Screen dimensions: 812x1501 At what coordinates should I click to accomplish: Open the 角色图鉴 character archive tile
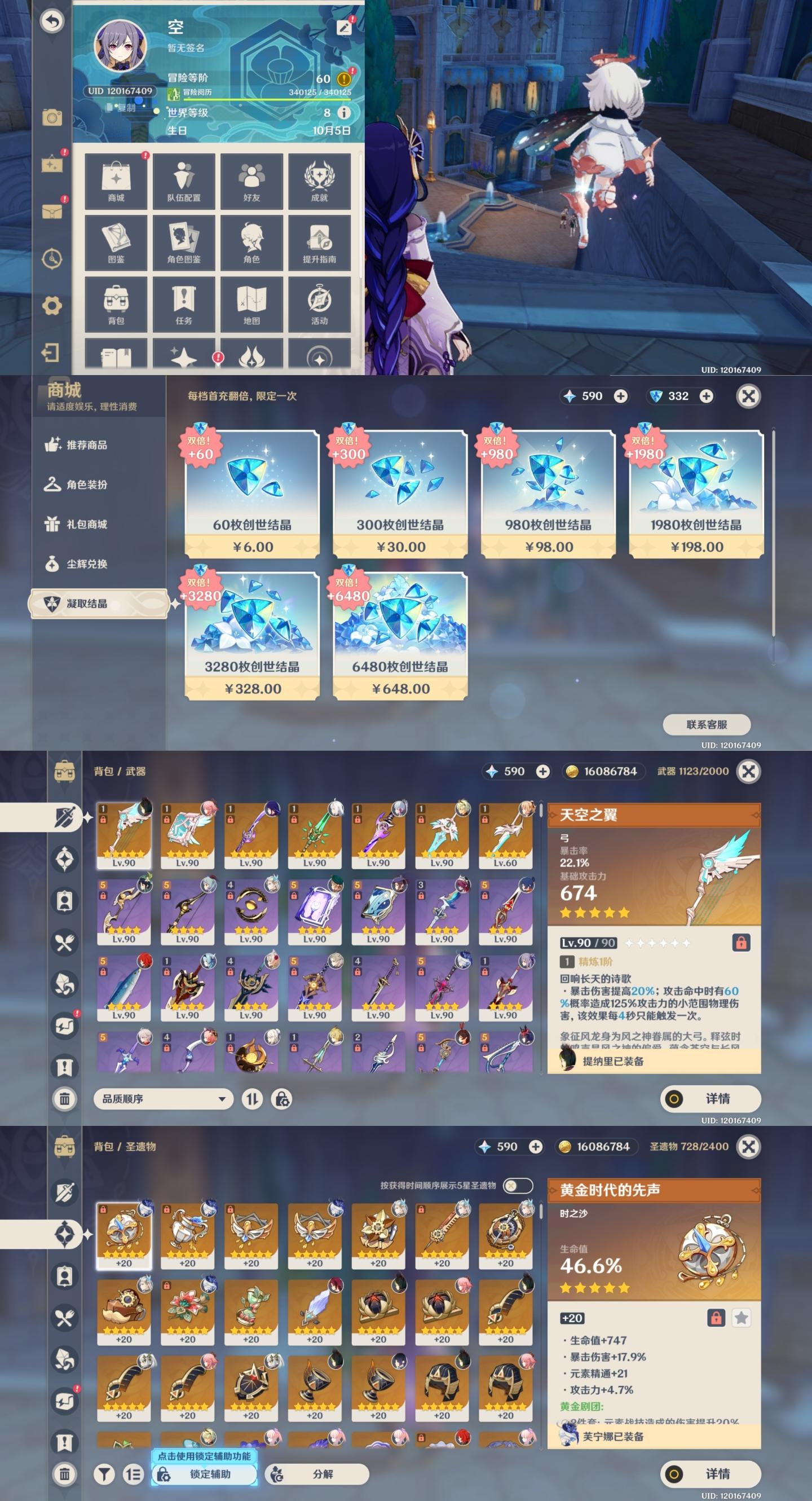click(183, 243)
